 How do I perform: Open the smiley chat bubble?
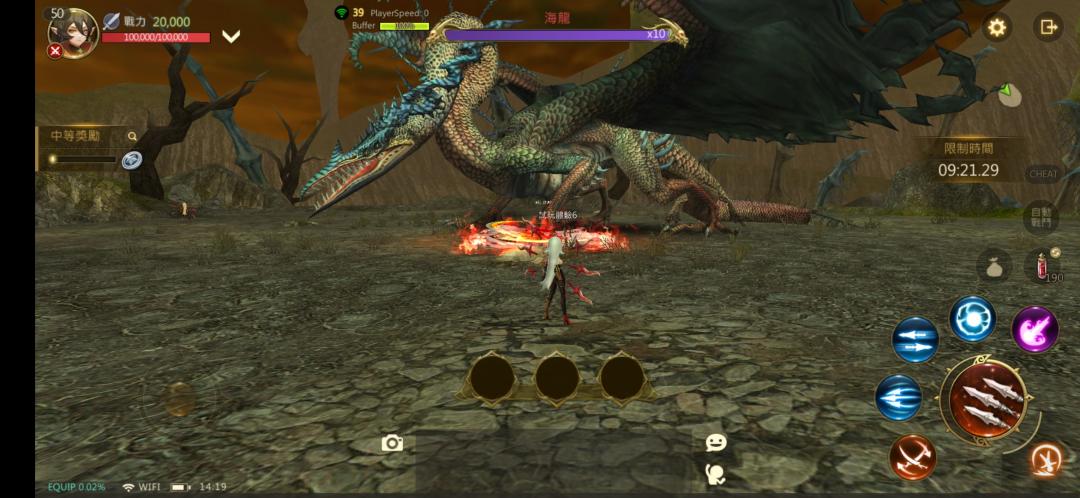pos(716,442)
